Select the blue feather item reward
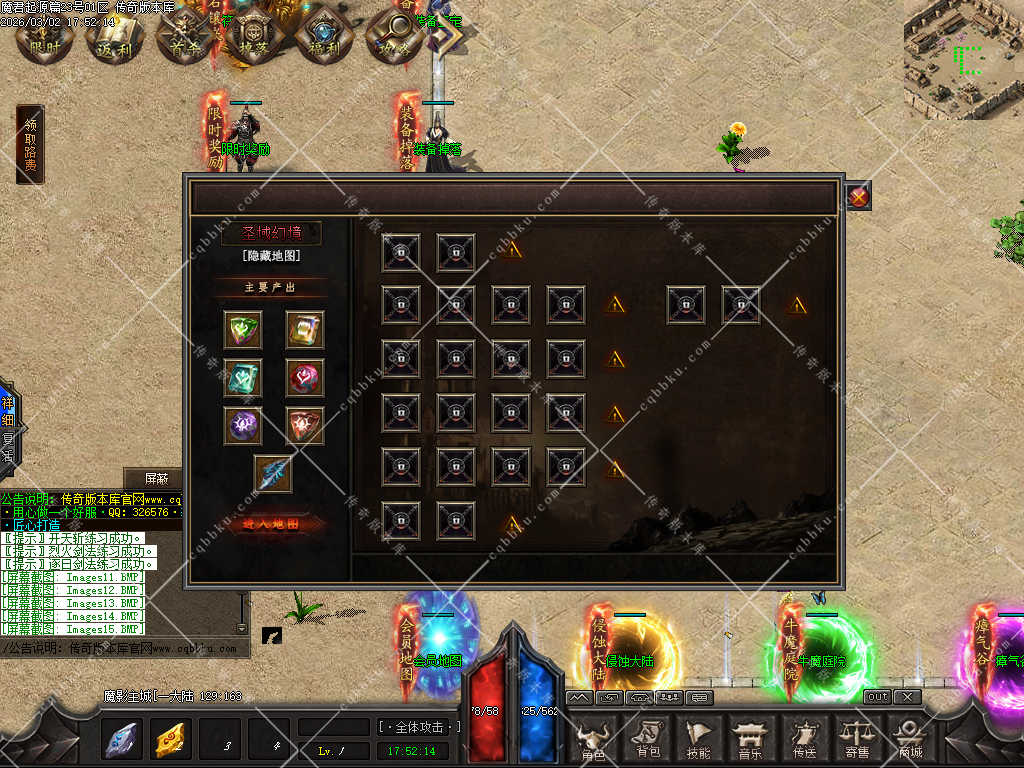Screen dimensions: 1024x768 [273, 474]
